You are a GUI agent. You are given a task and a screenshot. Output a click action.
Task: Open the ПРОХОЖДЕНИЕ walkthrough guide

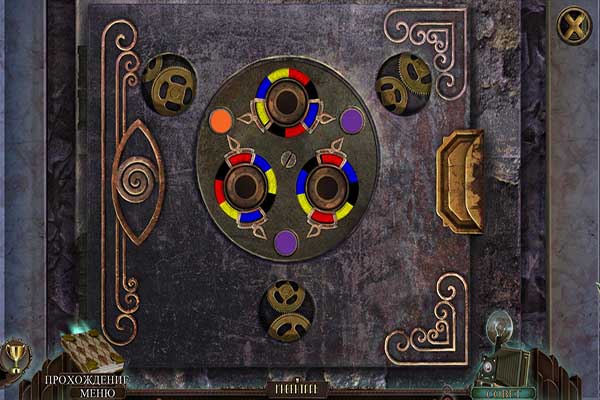point(84,380)
